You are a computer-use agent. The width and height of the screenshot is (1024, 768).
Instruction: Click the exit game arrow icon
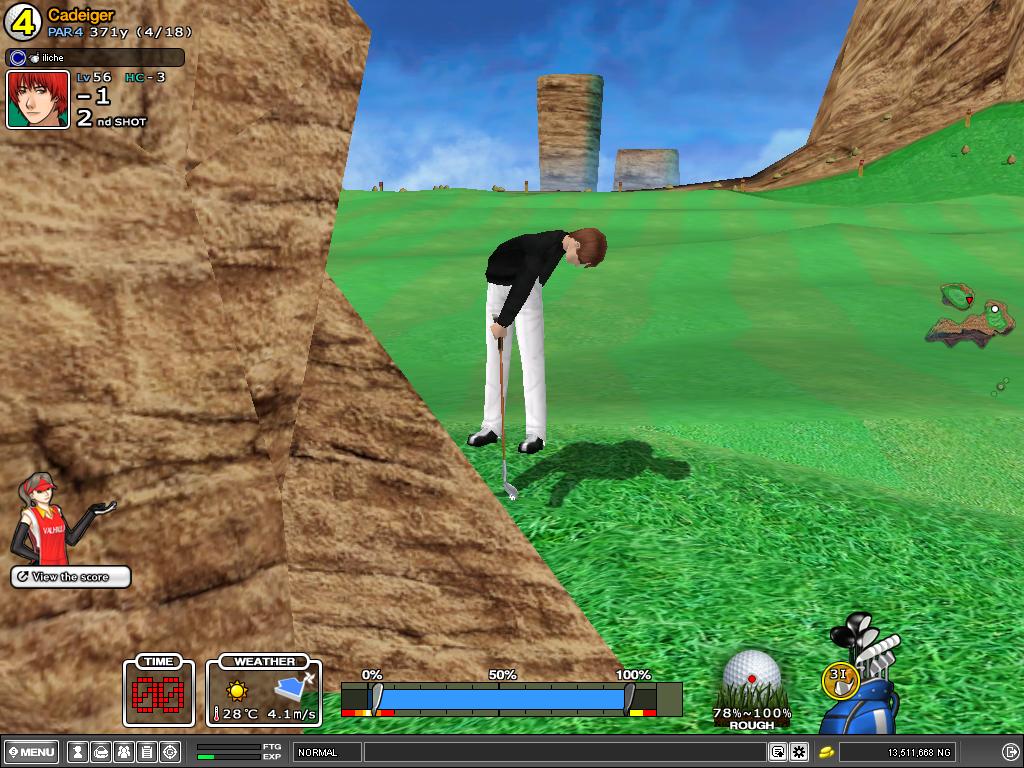tap(1010, 752)
